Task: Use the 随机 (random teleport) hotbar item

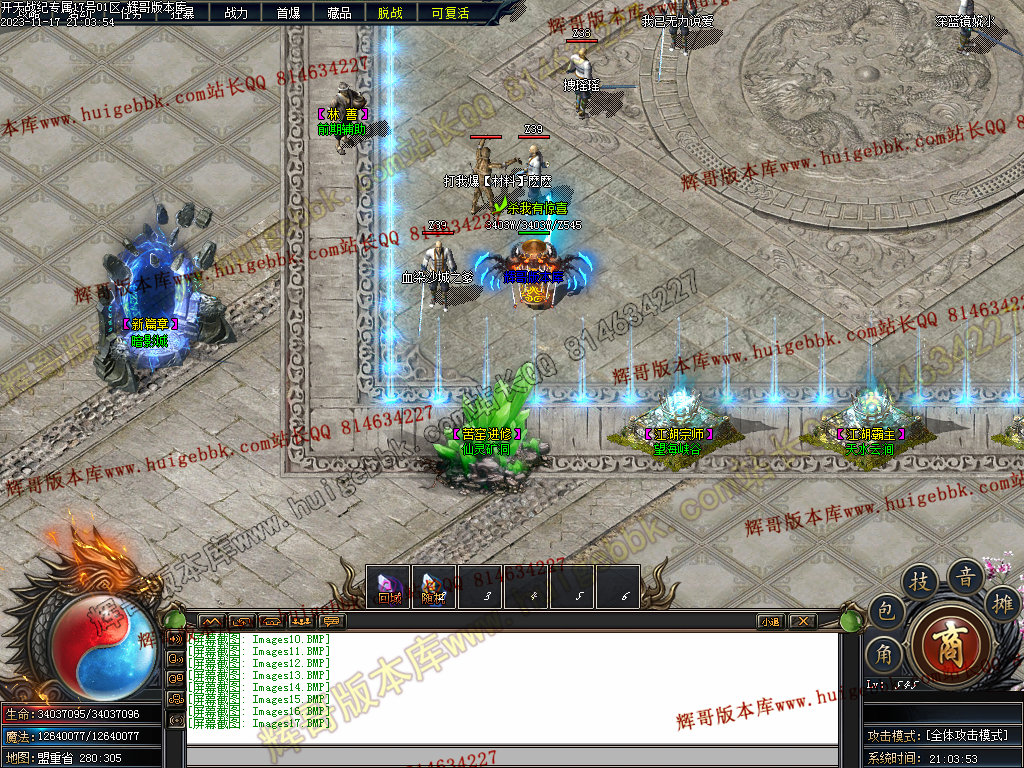Action: (x=434, y=587)
